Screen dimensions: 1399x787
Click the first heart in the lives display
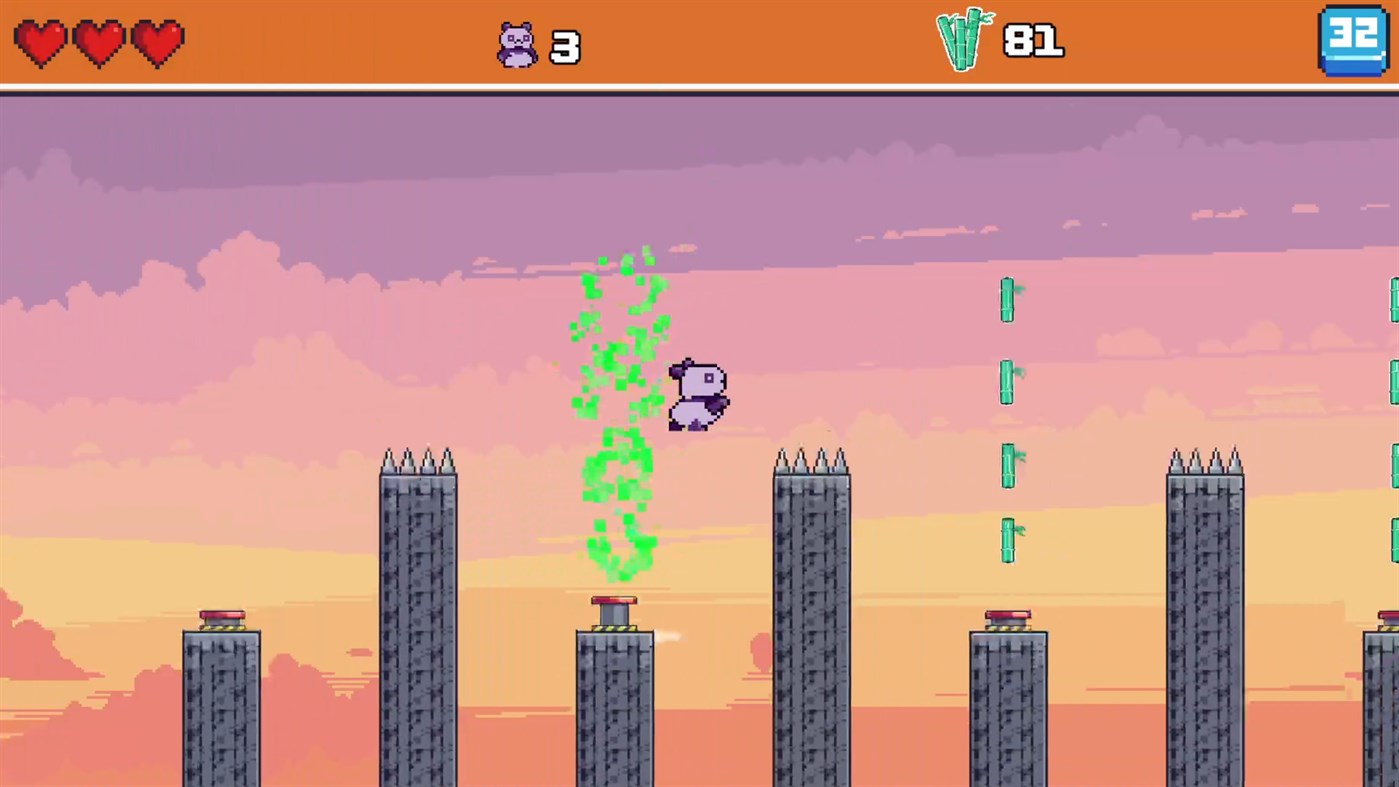pos(40,43)
